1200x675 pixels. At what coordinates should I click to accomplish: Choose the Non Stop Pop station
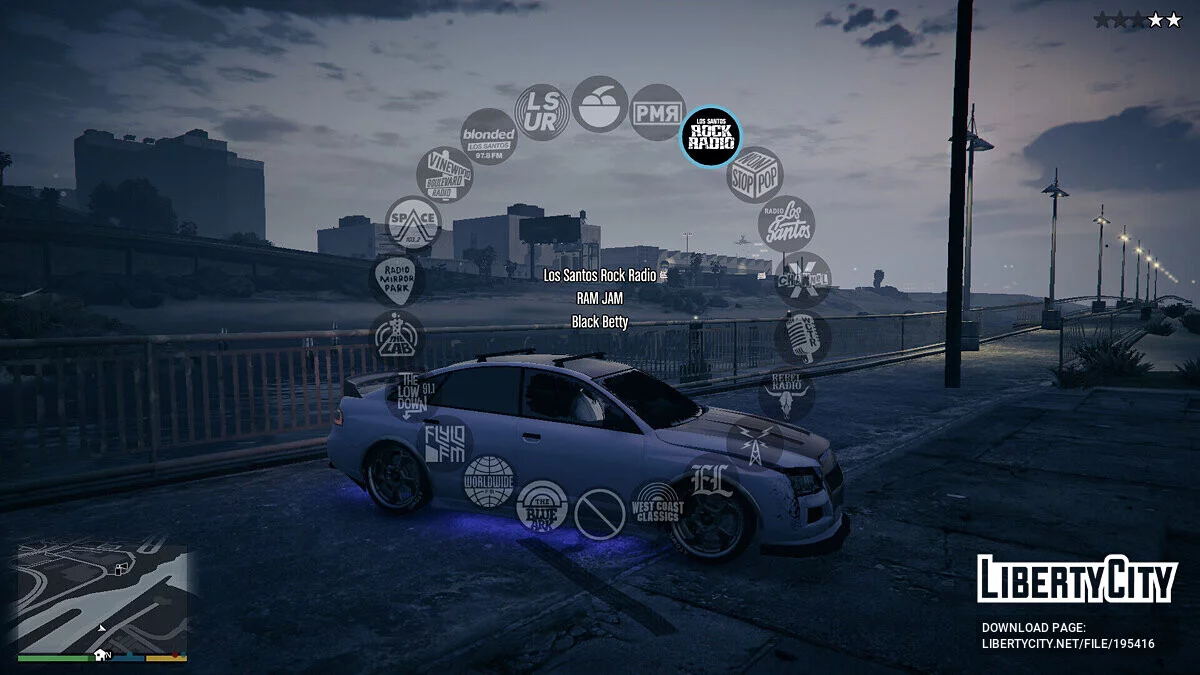755,175
